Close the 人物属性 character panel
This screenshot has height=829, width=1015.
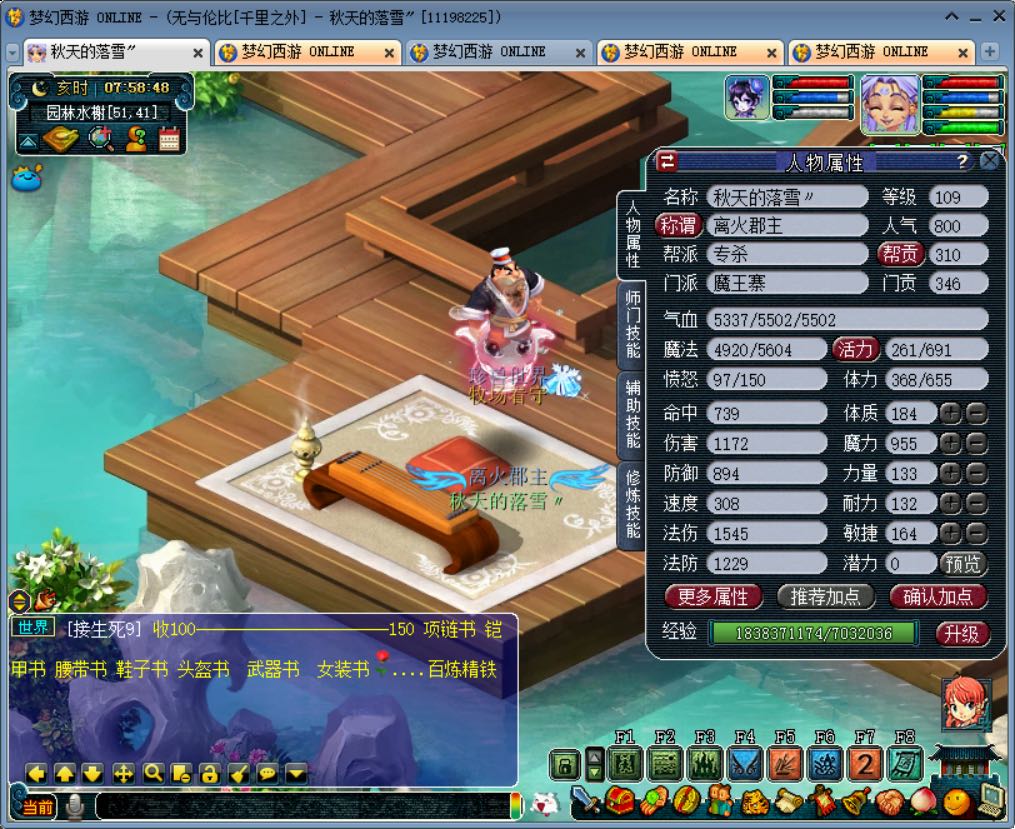(990, 161)
